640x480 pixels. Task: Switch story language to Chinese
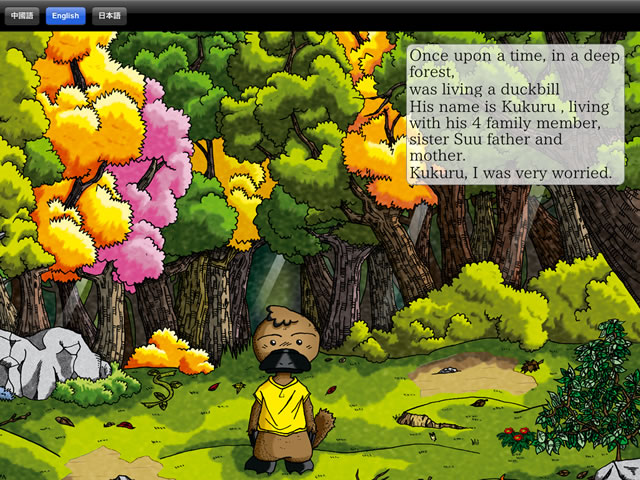(22, 16)
